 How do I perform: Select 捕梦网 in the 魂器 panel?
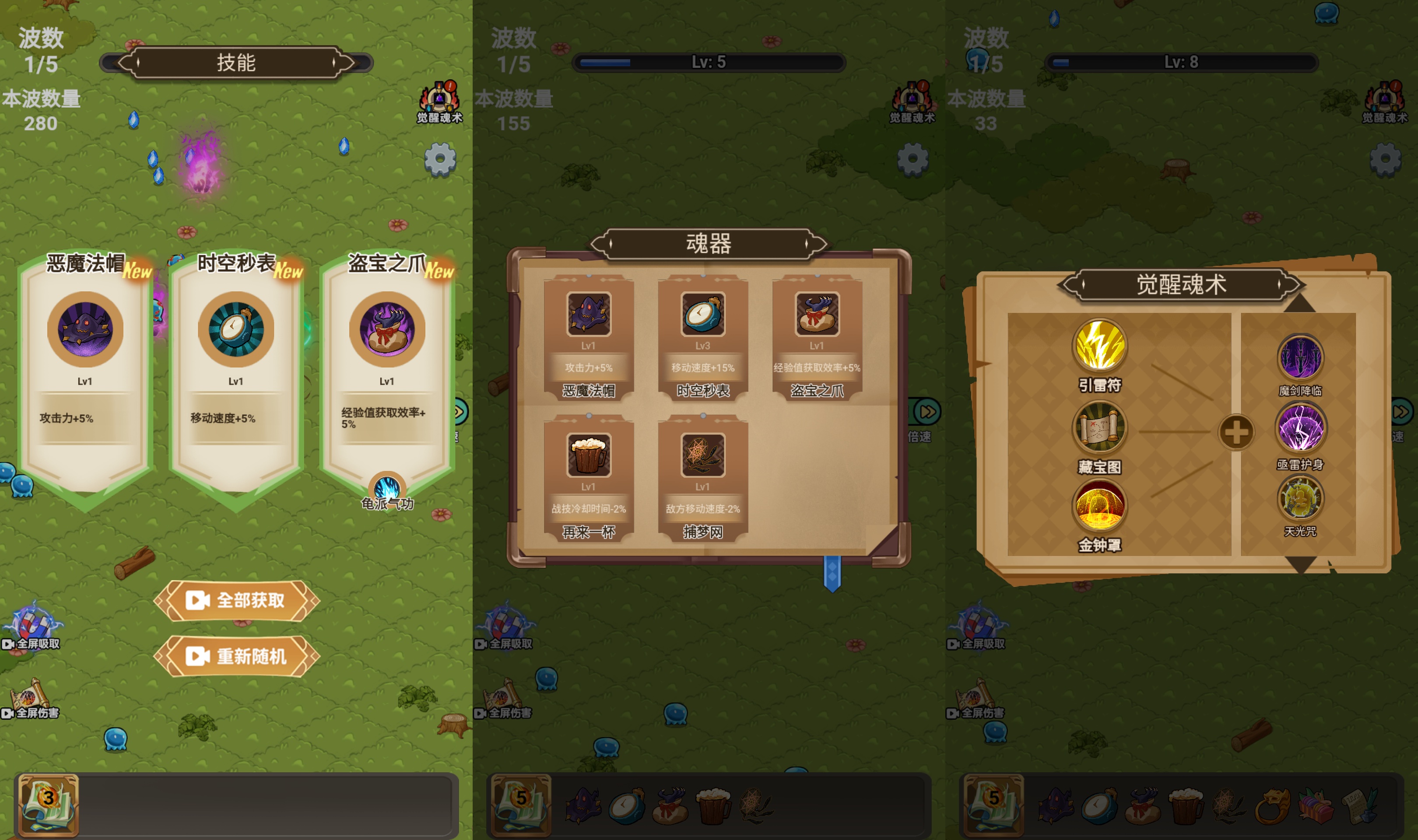point(702,479)
